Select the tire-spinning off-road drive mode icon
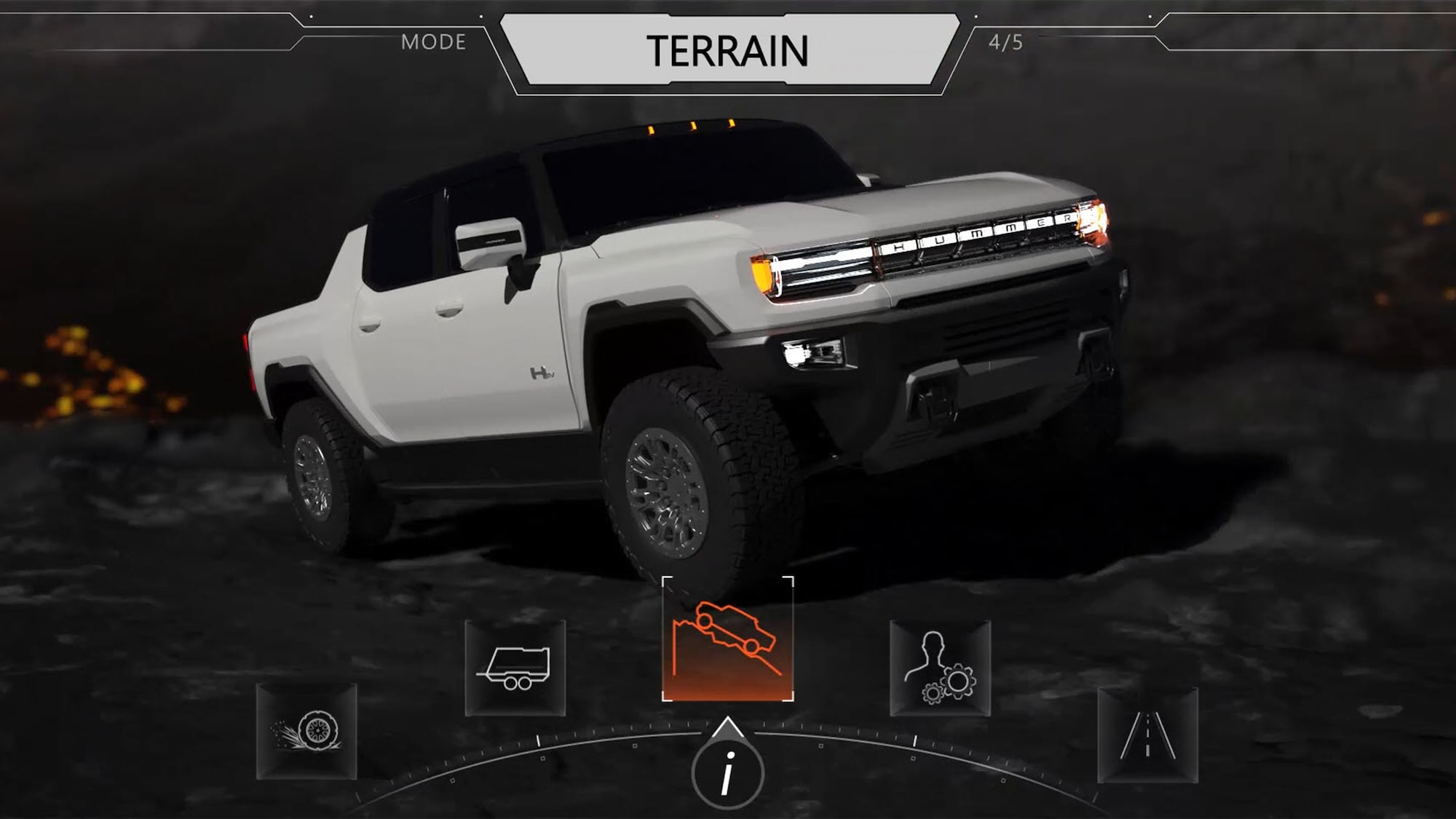1456x819 pixels. [x=306, y=731]
